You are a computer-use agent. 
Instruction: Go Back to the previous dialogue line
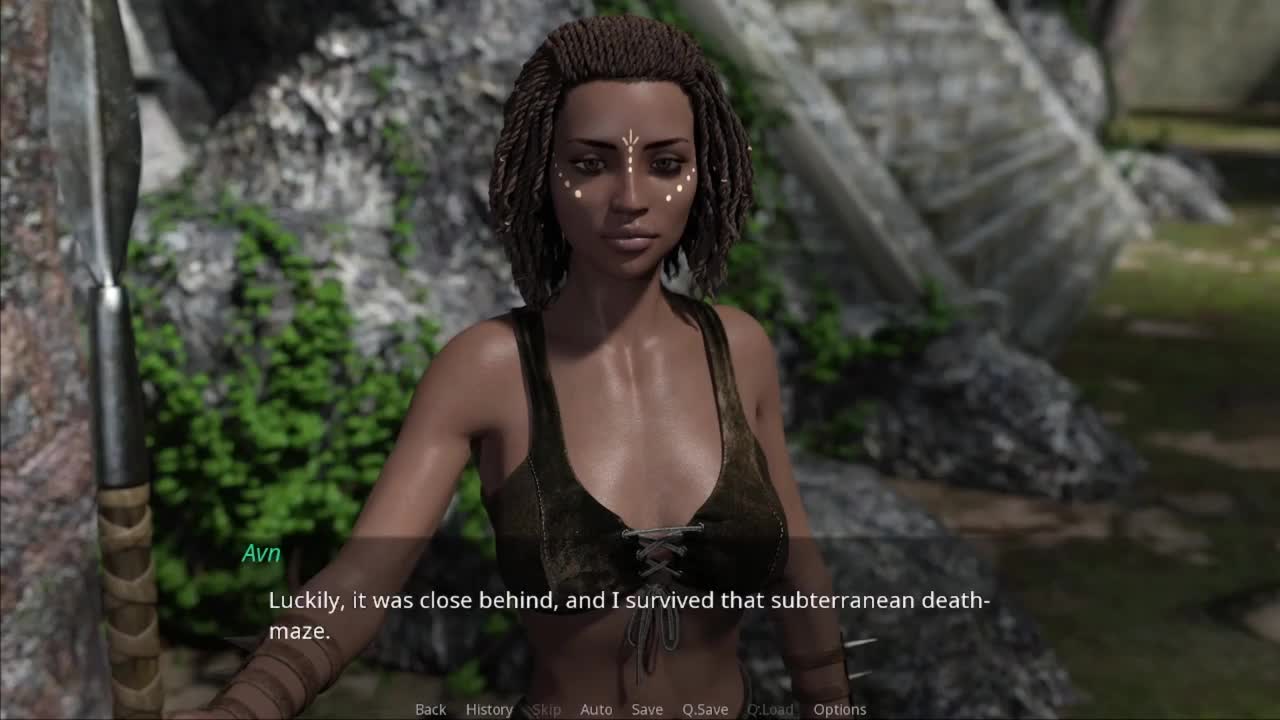coord(430,709)
